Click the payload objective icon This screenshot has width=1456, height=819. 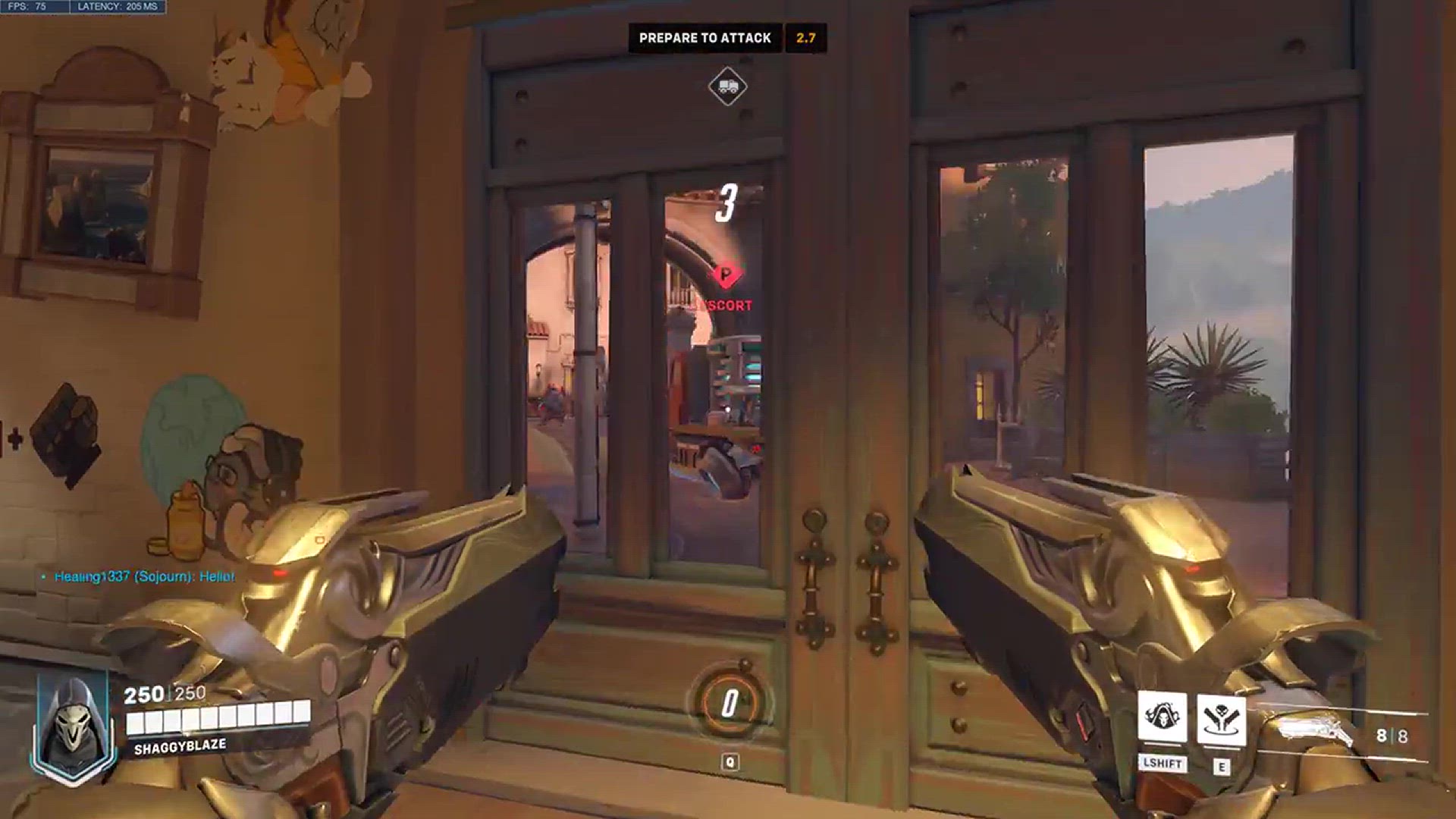(727, 86)
